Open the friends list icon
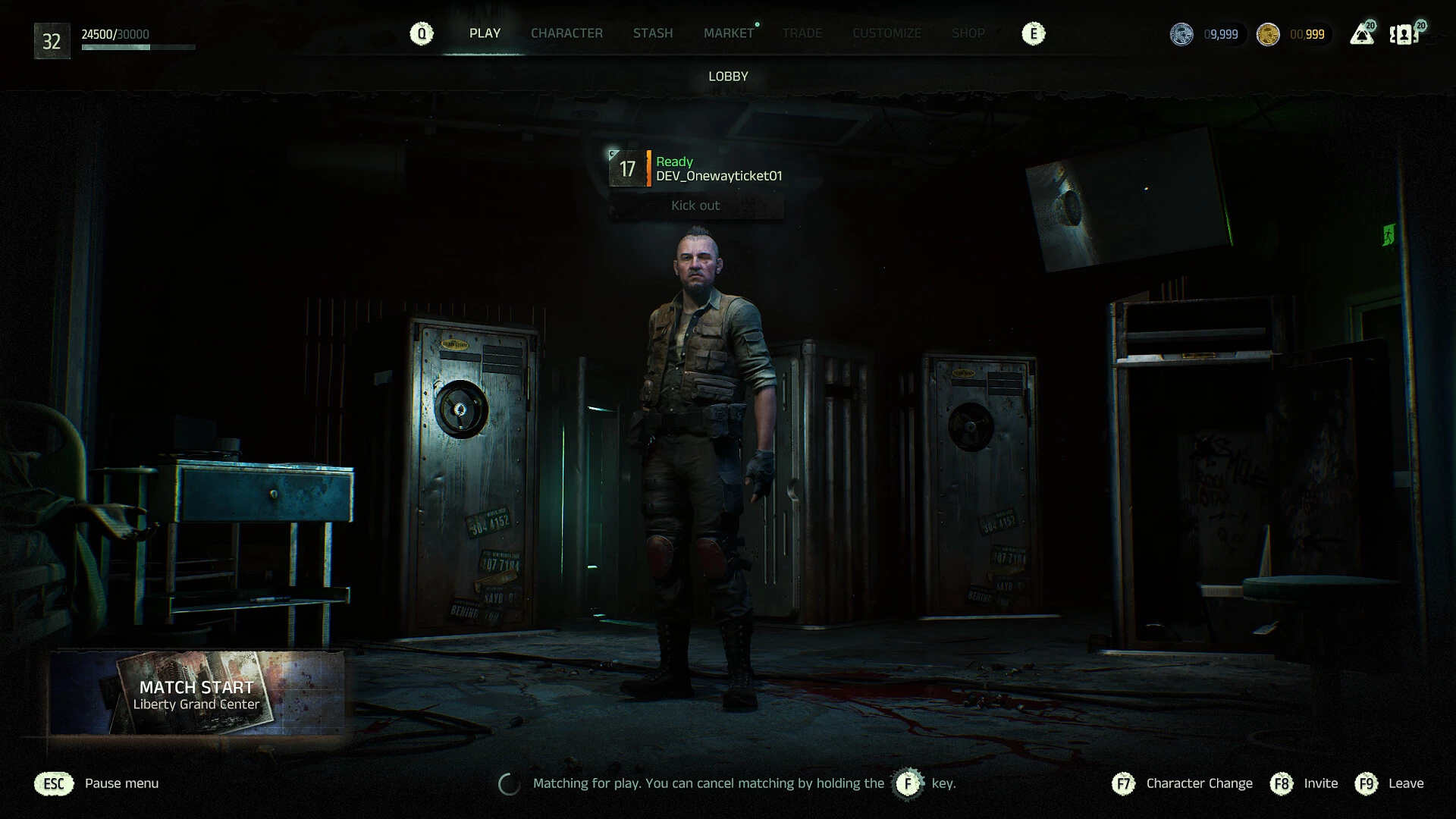The height and width of the screenshot is (819, 1456). (x=1404, y=35)
